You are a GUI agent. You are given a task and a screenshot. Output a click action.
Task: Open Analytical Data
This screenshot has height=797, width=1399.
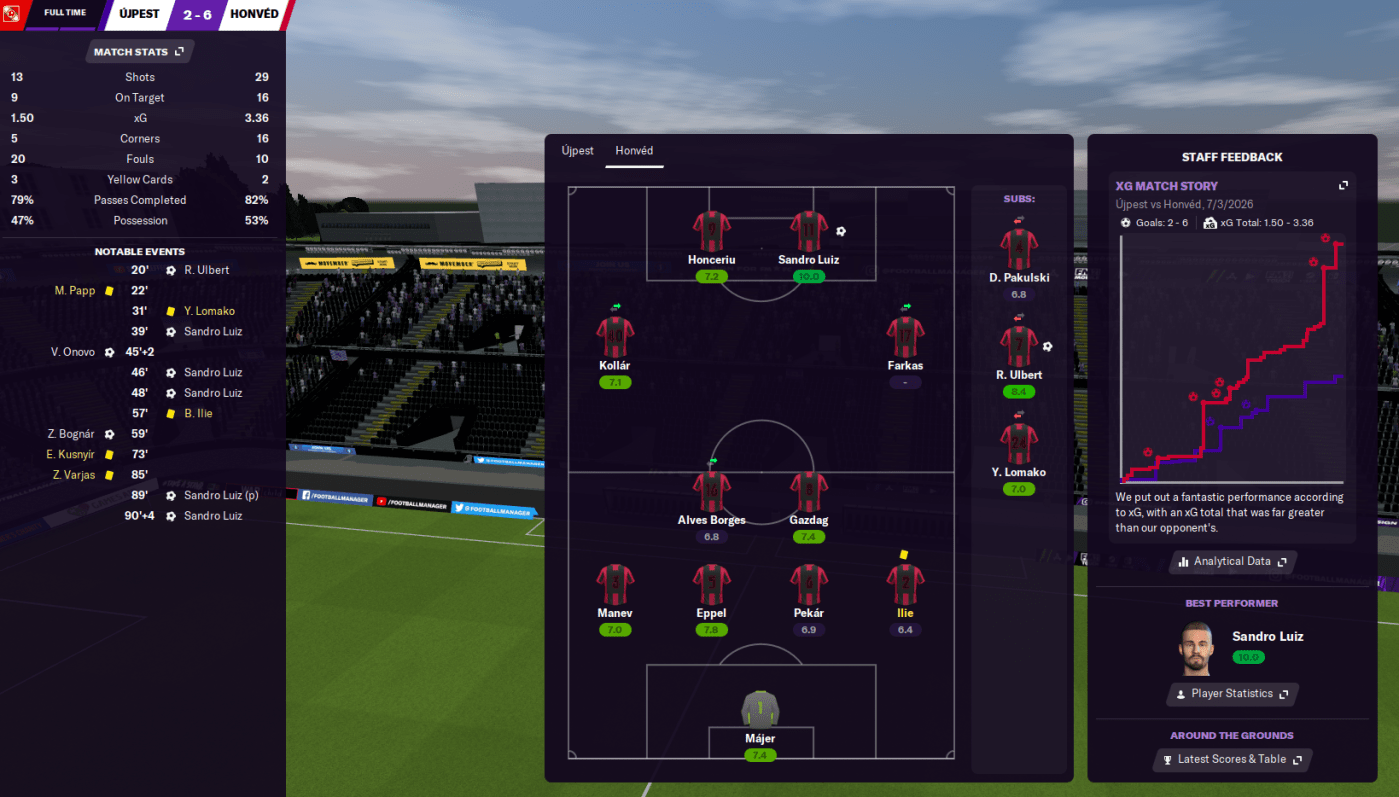tap(1232, 562)
